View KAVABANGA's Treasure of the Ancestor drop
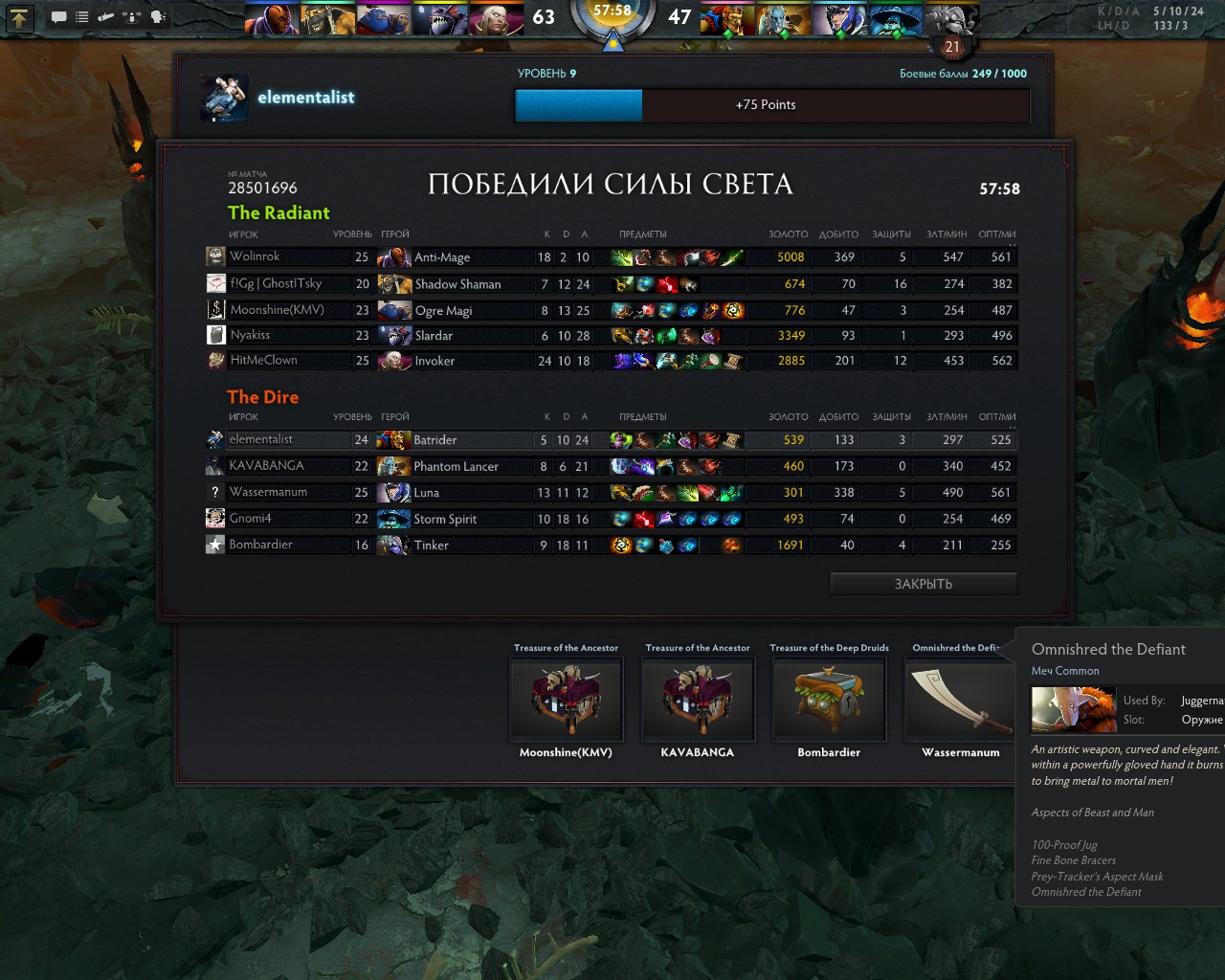 [698, 699]
